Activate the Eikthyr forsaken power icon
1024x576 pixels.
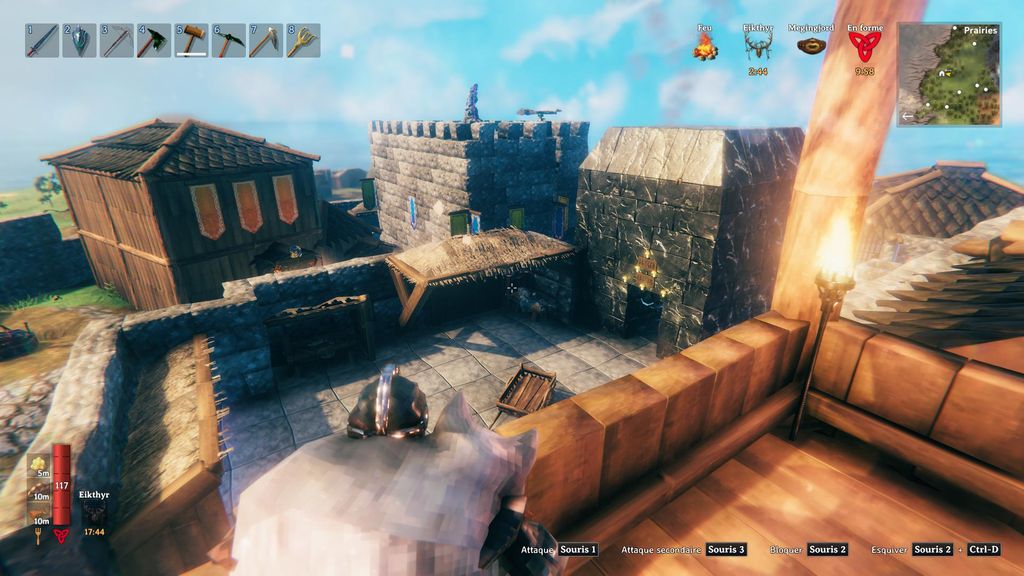[93, 511]
